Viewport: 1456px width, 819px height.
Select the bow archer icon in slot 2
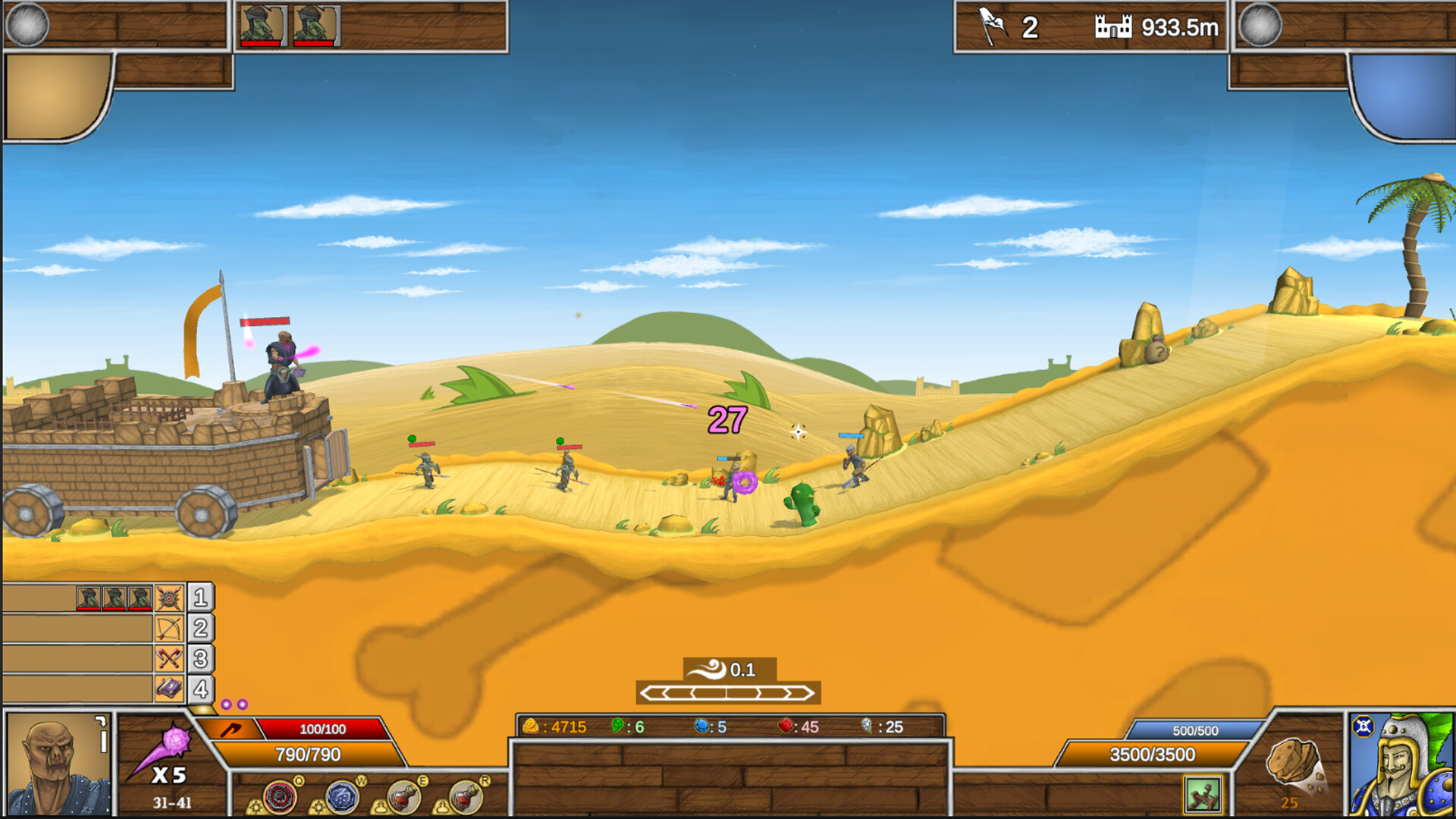coord(169,629)
